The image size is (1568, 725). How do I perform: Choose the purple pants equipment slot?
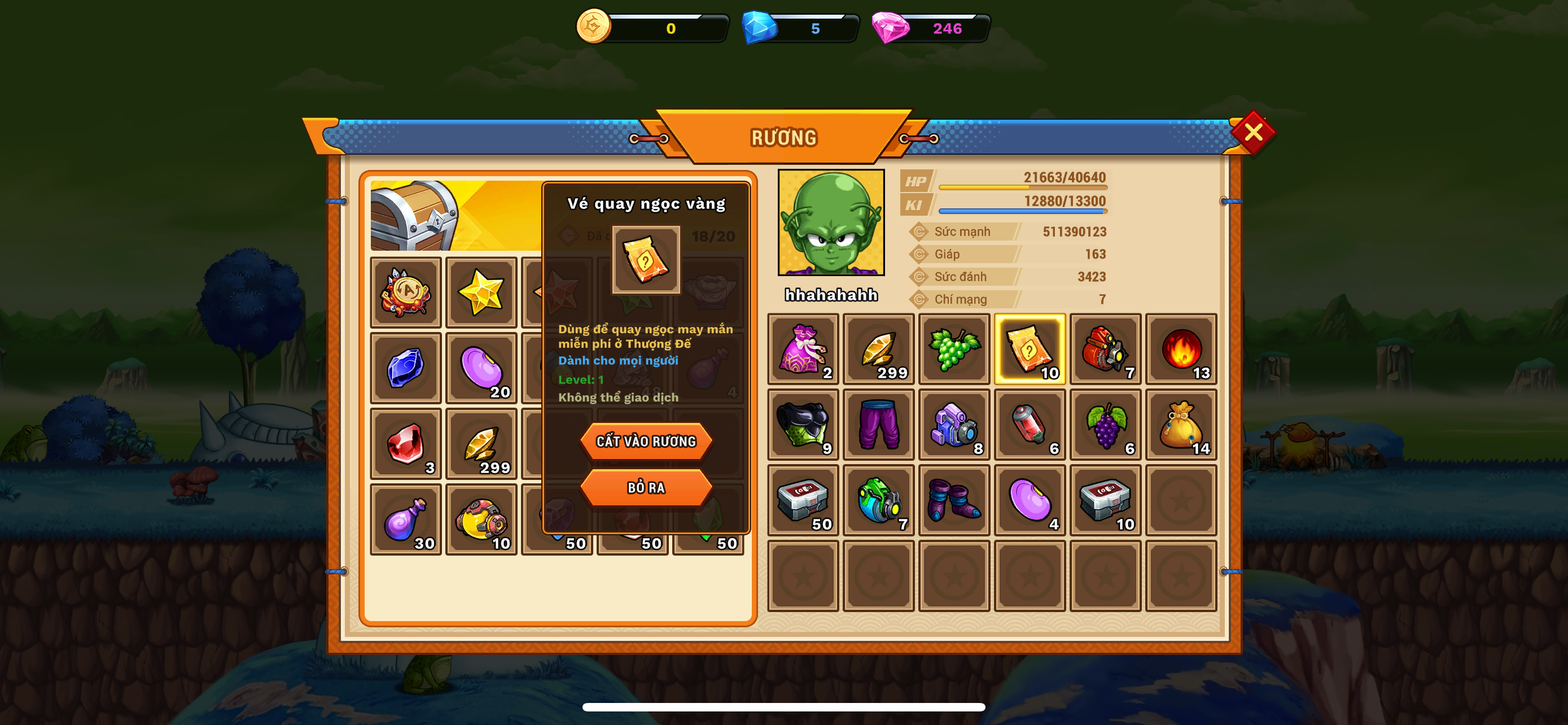tap(878, 425)
